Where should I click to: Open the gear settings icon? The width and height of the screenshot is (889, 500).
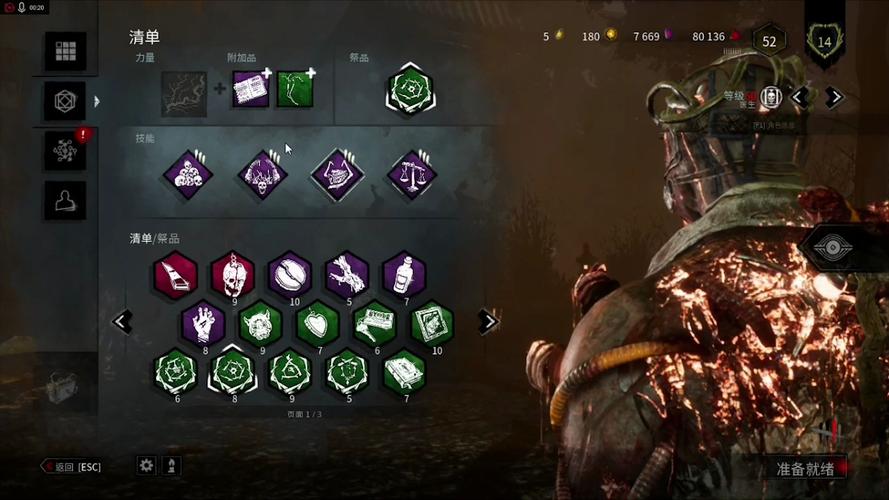click(147, 465)
